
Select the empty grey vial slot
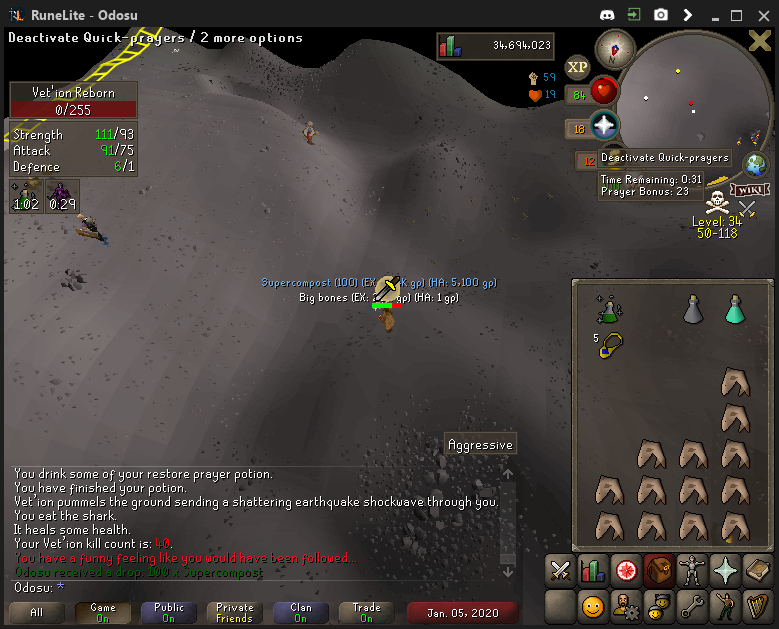click(x=693, y=309)
